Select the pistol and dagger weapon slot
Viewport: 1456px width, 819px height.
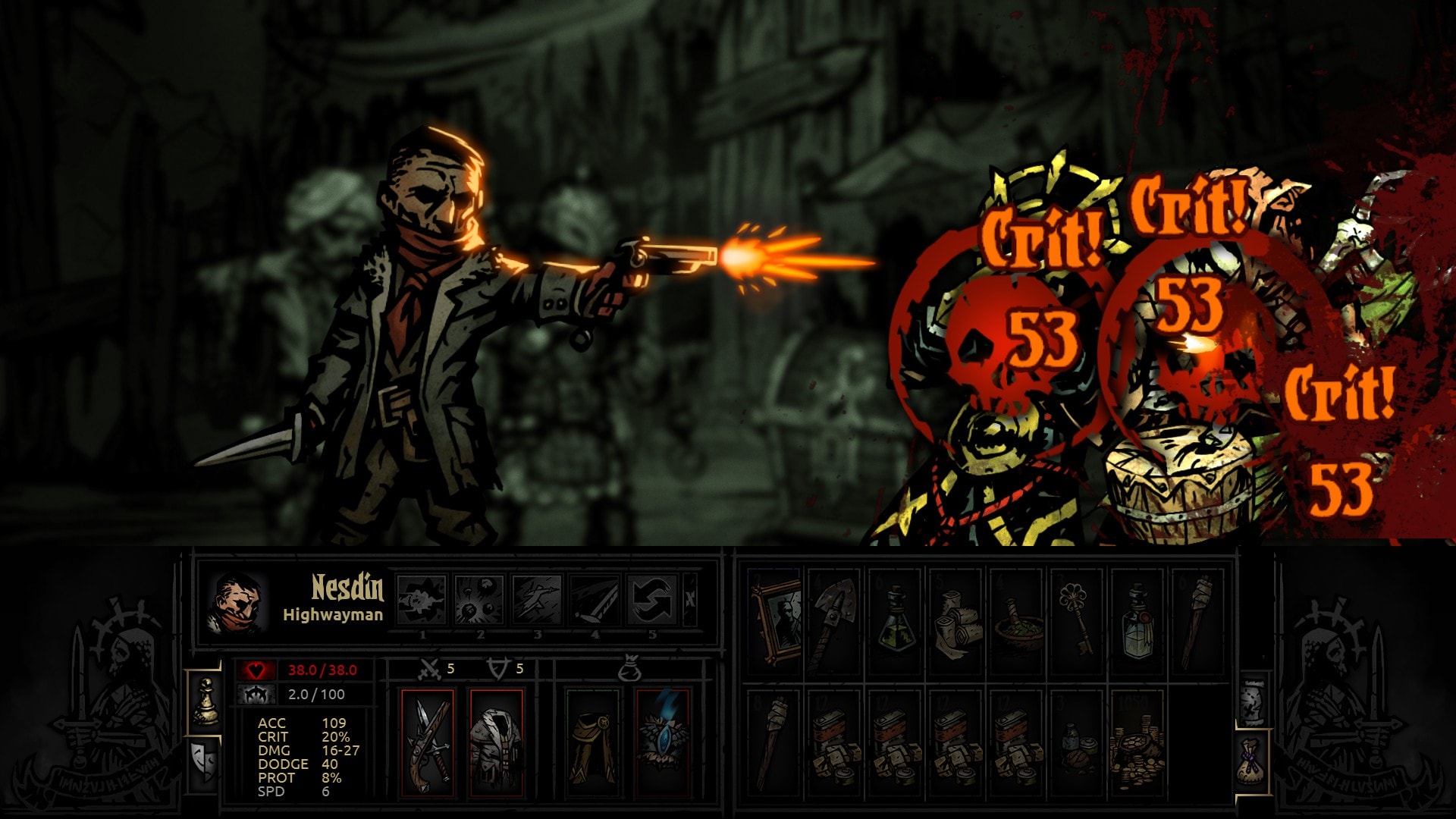point(428,743)
